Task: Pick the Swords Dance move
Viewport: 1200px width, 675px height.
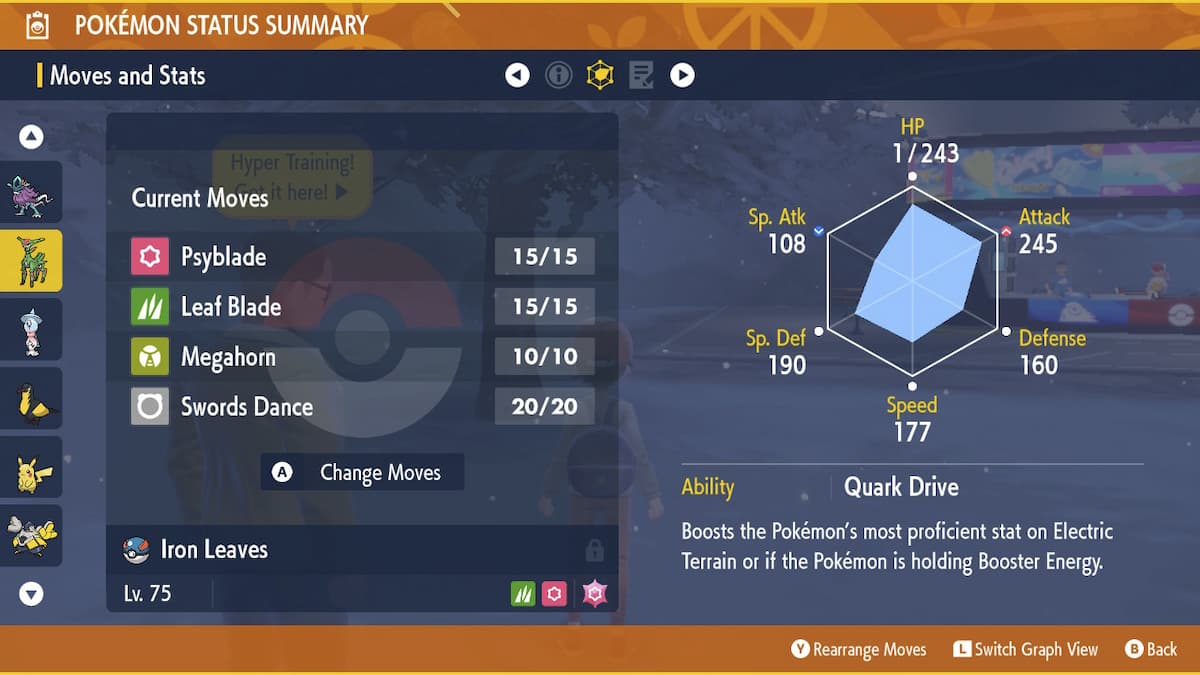Action: 362,407
